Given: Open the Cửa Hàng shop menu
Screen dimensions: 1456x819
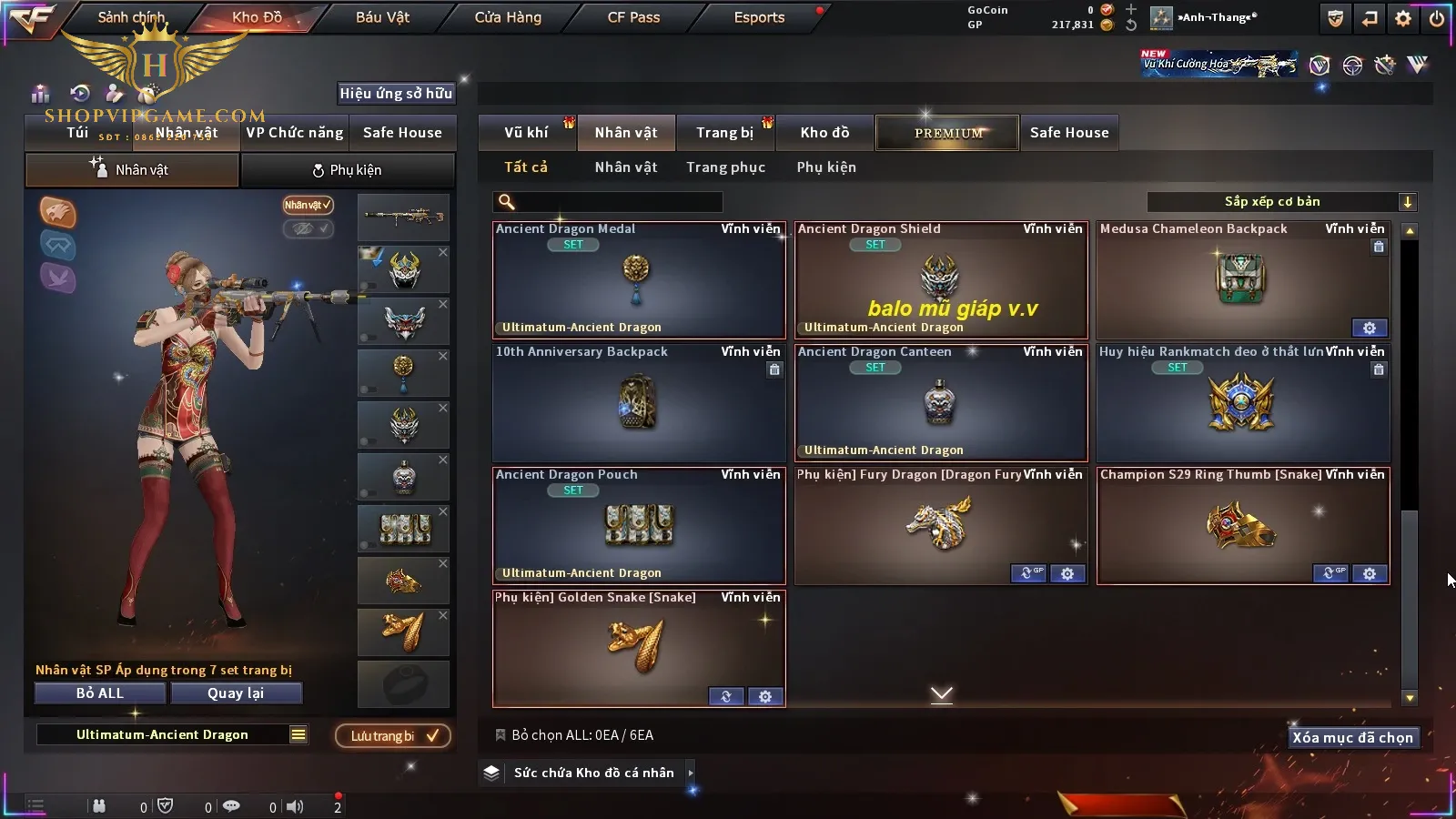Looking at the screenshot, I should tap(508, 17).
